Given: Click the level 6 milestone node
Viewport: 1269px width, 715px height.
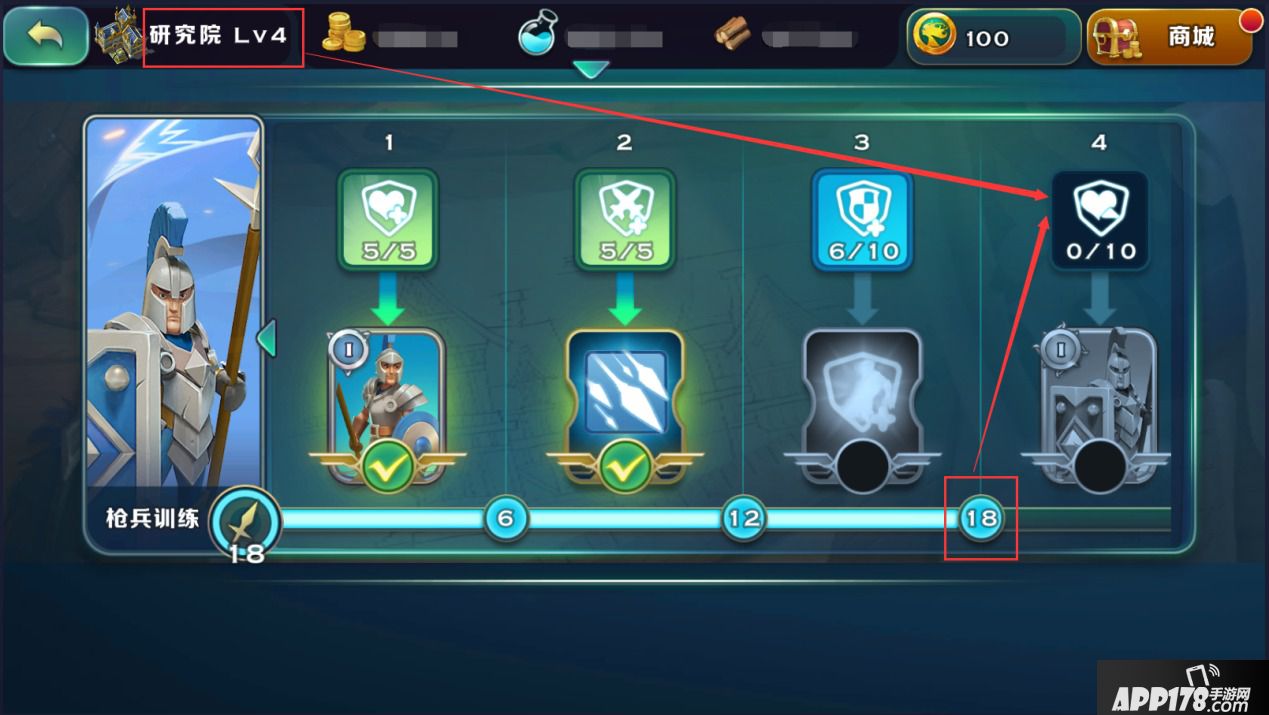Looking at the screenshot, I should (505, 518).
